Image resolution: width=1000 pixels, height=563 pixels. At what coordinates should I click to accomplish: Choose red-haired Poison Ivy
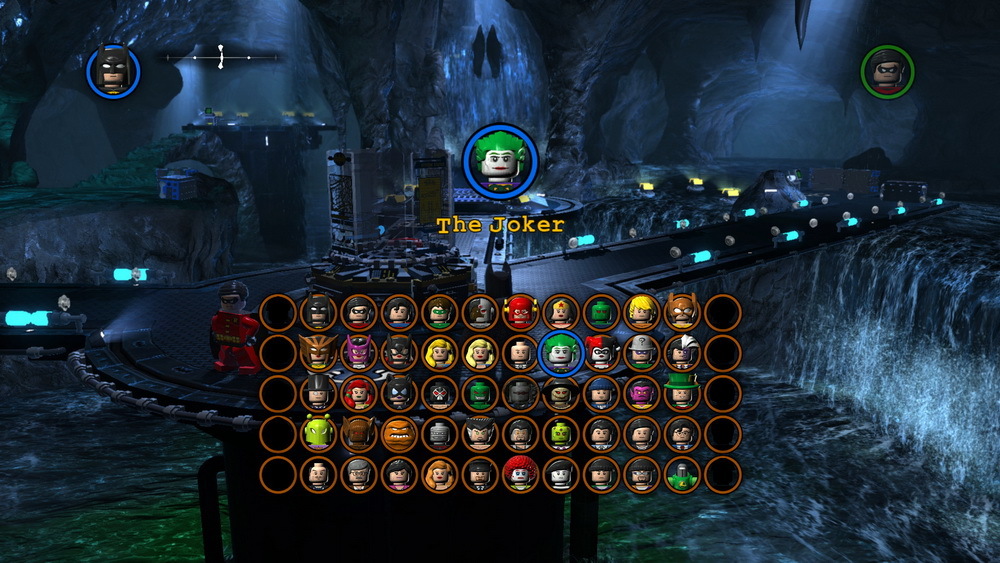[358, 393]
